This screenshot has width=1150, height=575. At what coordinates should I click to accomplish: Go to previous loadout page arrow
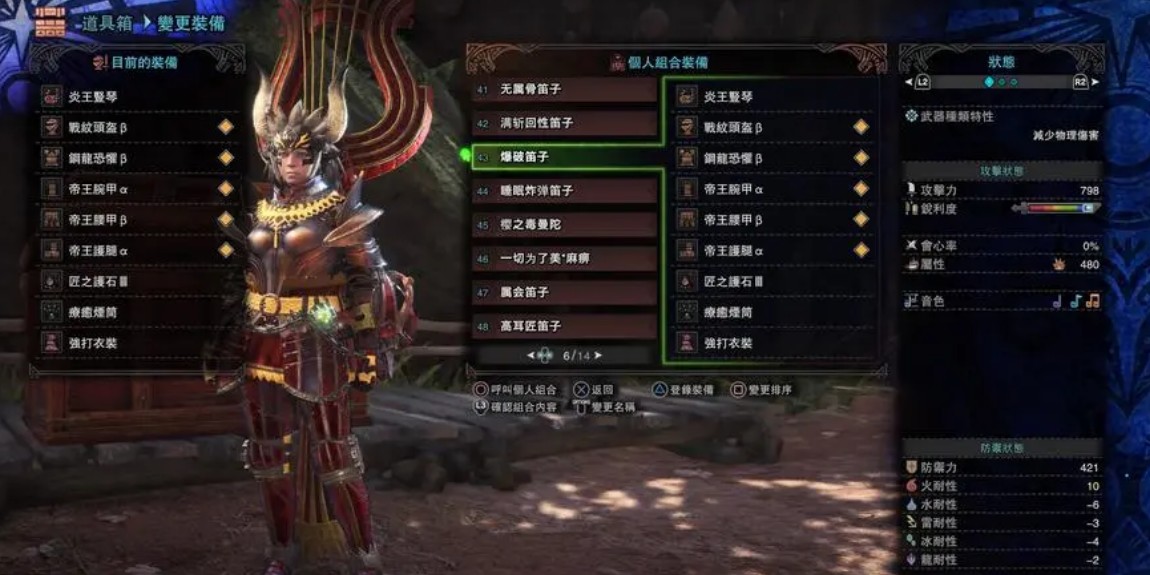tap(531, 355)
